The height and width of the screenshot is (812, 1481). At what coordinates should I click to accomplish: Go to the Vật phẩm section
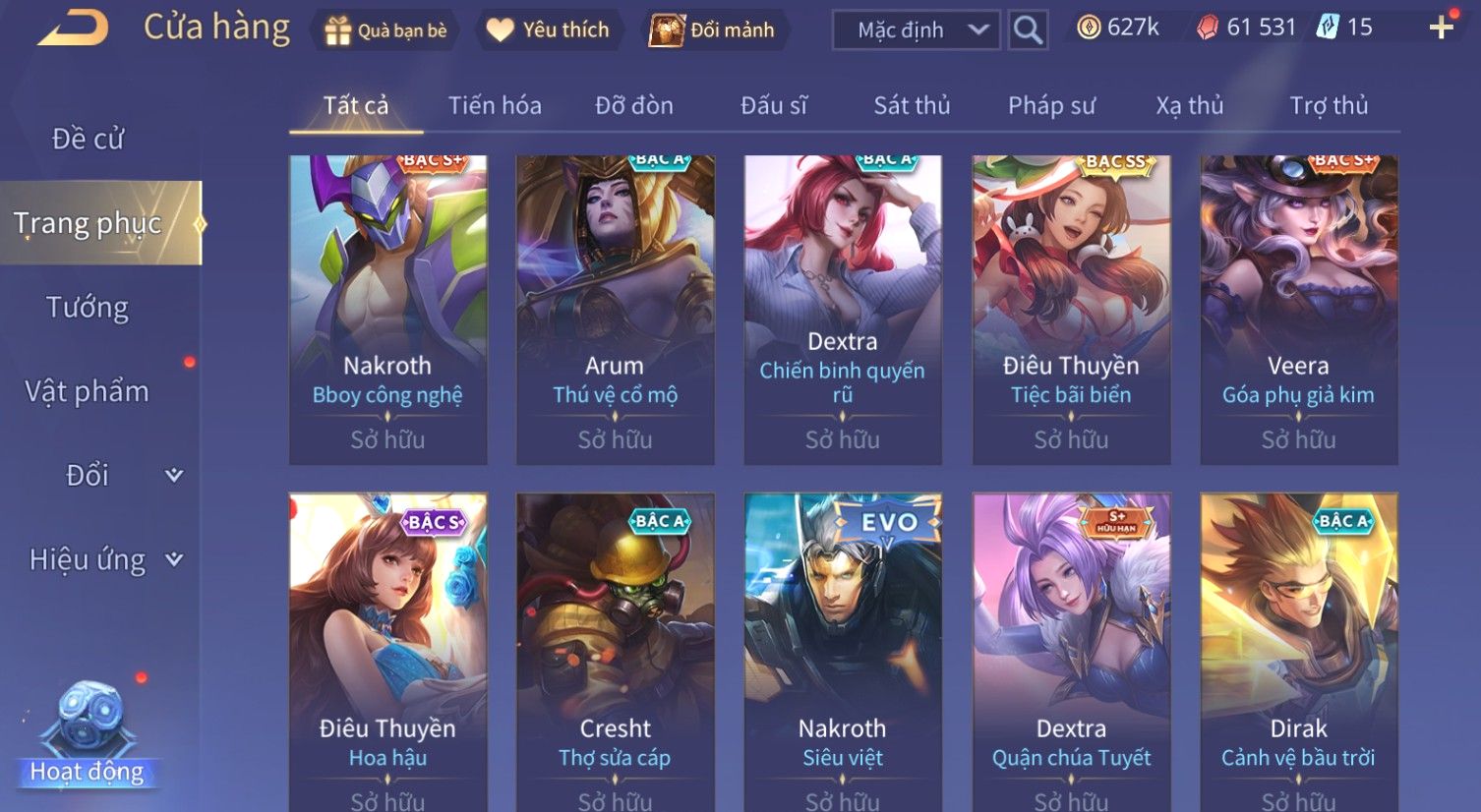(89, 391)
